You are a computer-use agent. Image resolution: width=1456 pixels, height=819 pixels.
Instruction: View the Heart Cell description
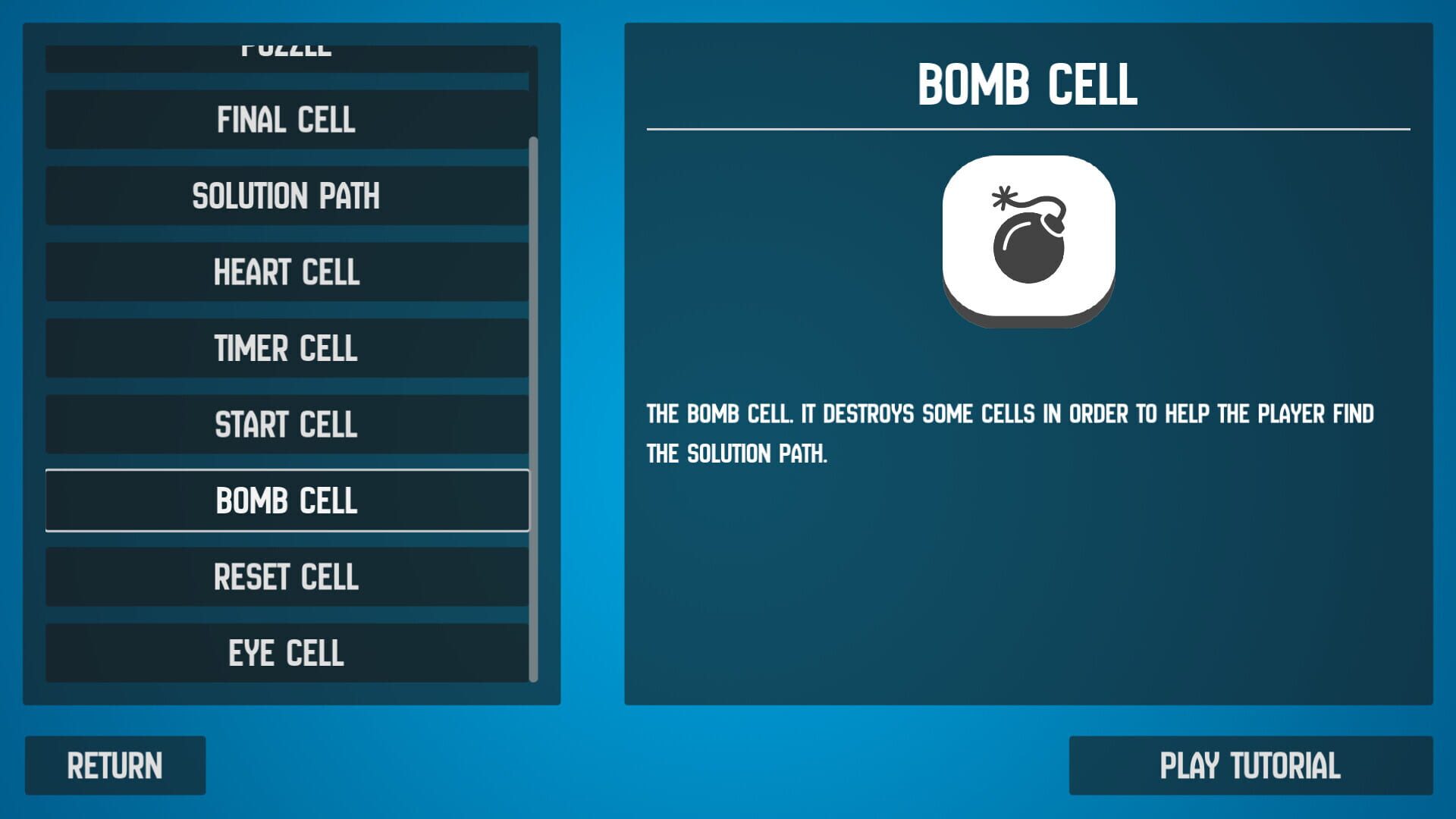(x=287, y=271)
